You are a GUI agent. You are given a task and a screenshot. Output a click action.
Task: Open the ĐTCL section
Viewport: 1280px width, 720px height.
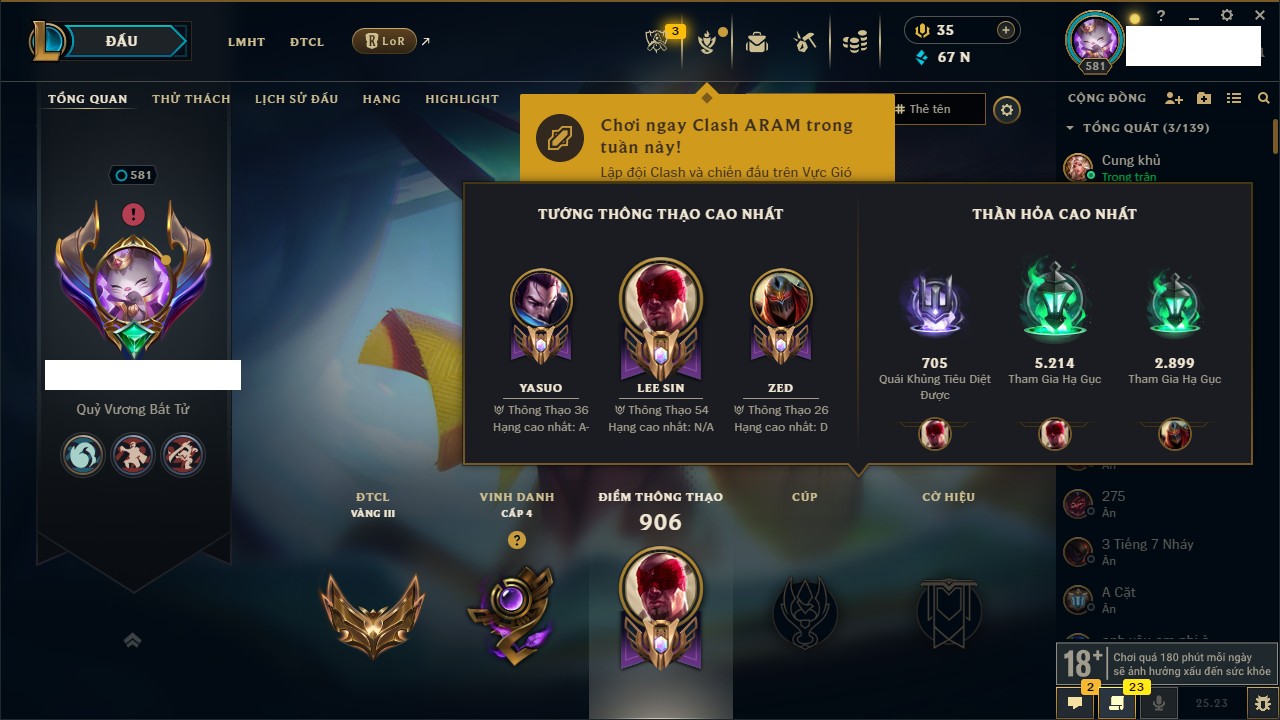[x=307, y=42]
